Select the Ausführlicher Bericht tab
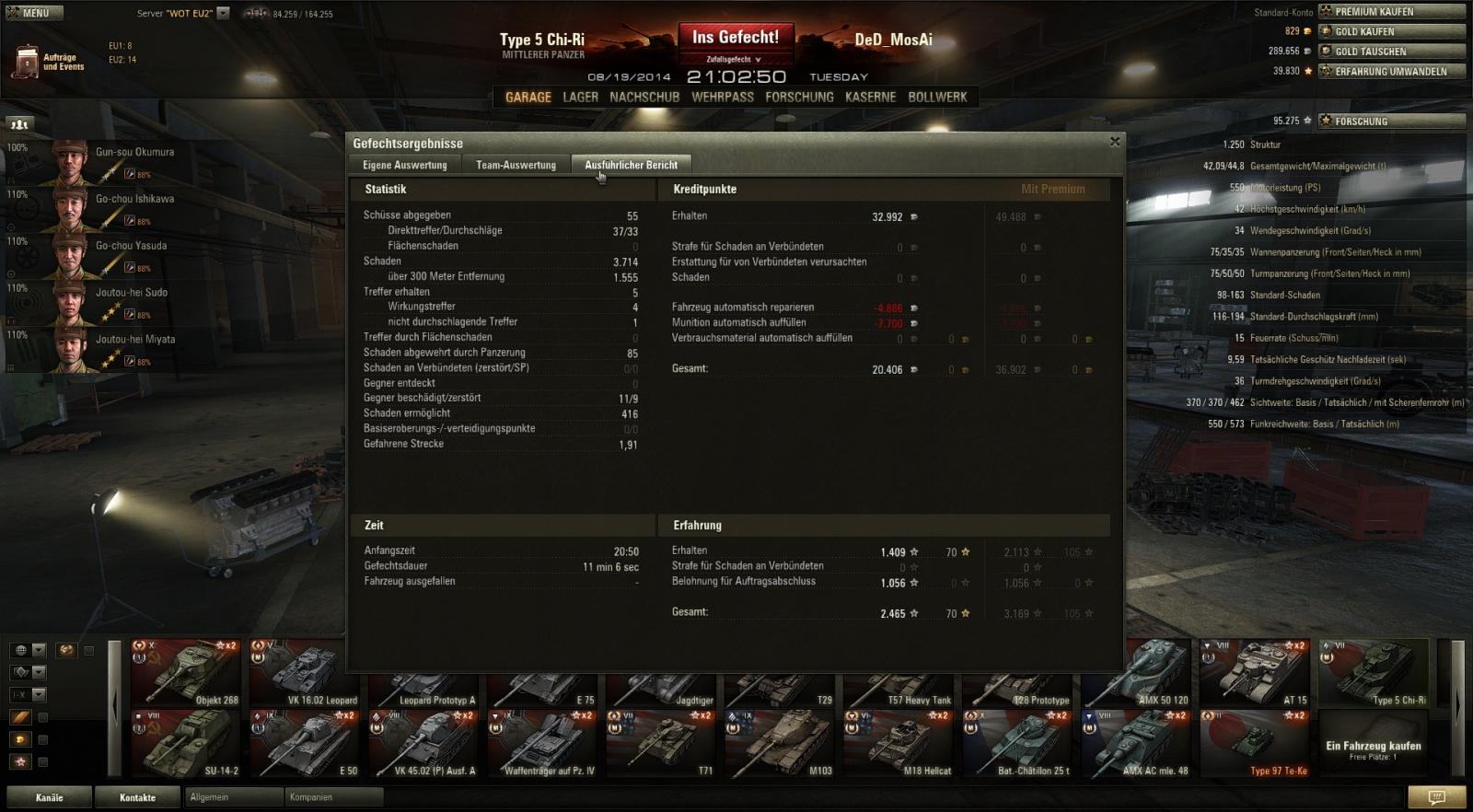Screen dimensions: 1473x812 point(631,165)
